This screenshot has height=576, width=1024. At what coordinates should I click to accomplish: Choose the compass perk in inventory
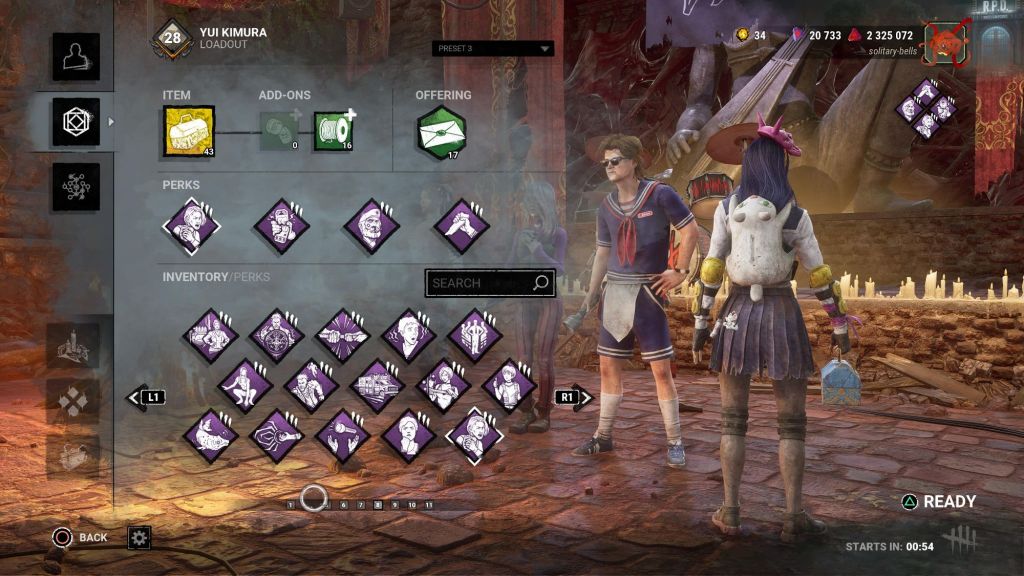coord(277,335)
